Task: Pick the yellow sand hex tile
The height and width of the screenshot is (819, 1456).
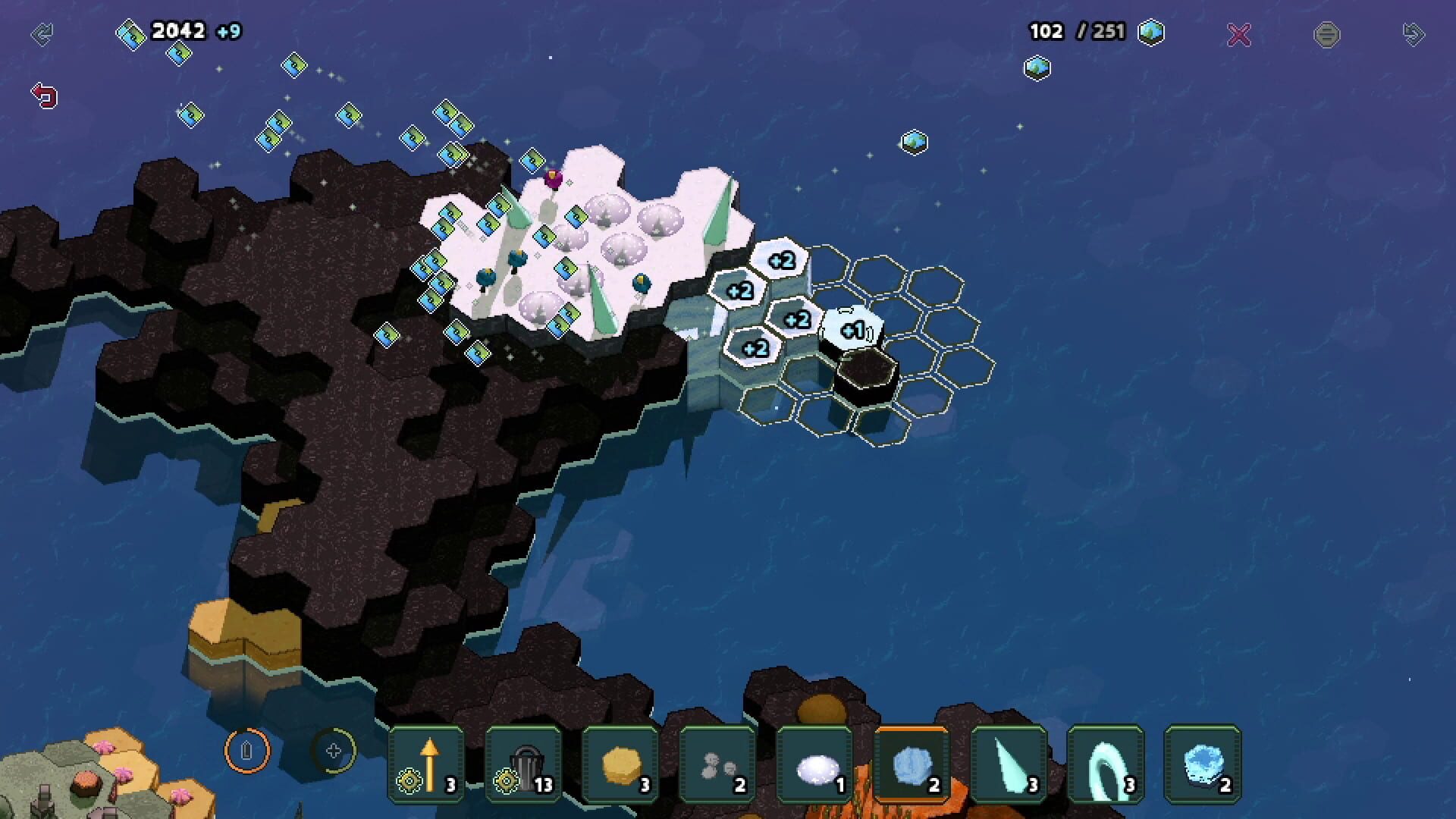Action: 620,764
